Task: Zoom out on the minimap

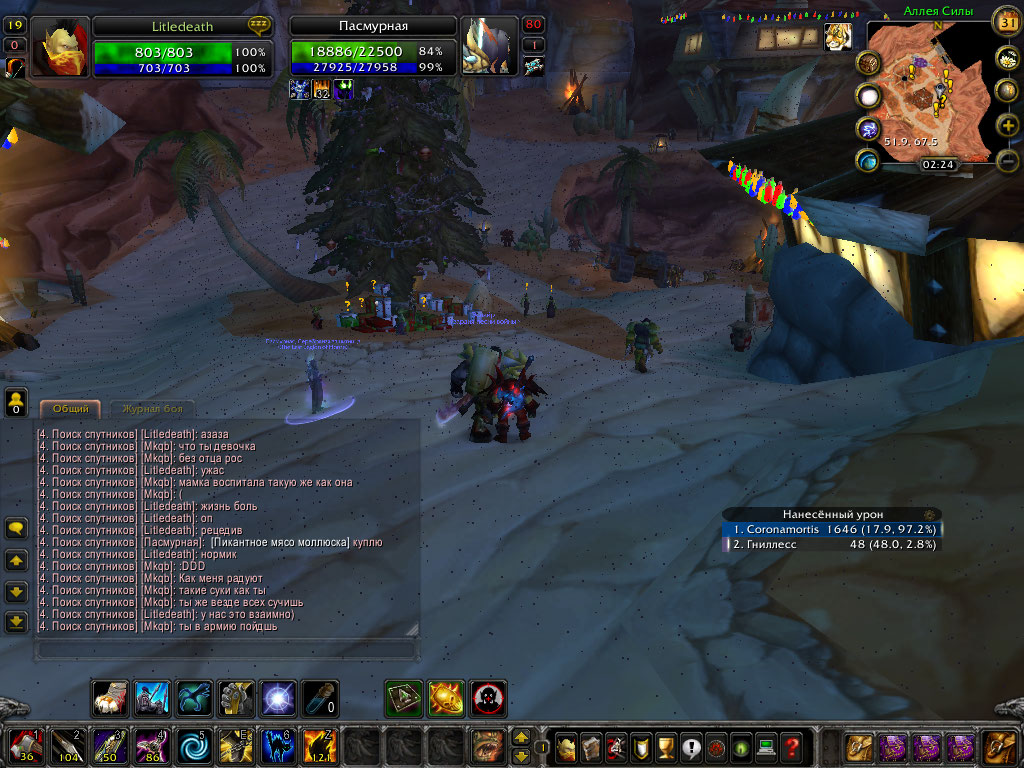Action: click(1008, 160)
